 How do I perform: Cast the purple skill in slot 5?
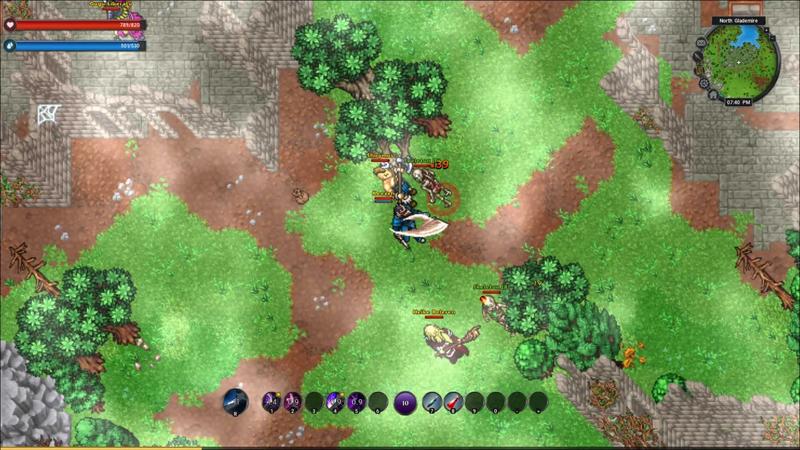(x=356, y=402)
